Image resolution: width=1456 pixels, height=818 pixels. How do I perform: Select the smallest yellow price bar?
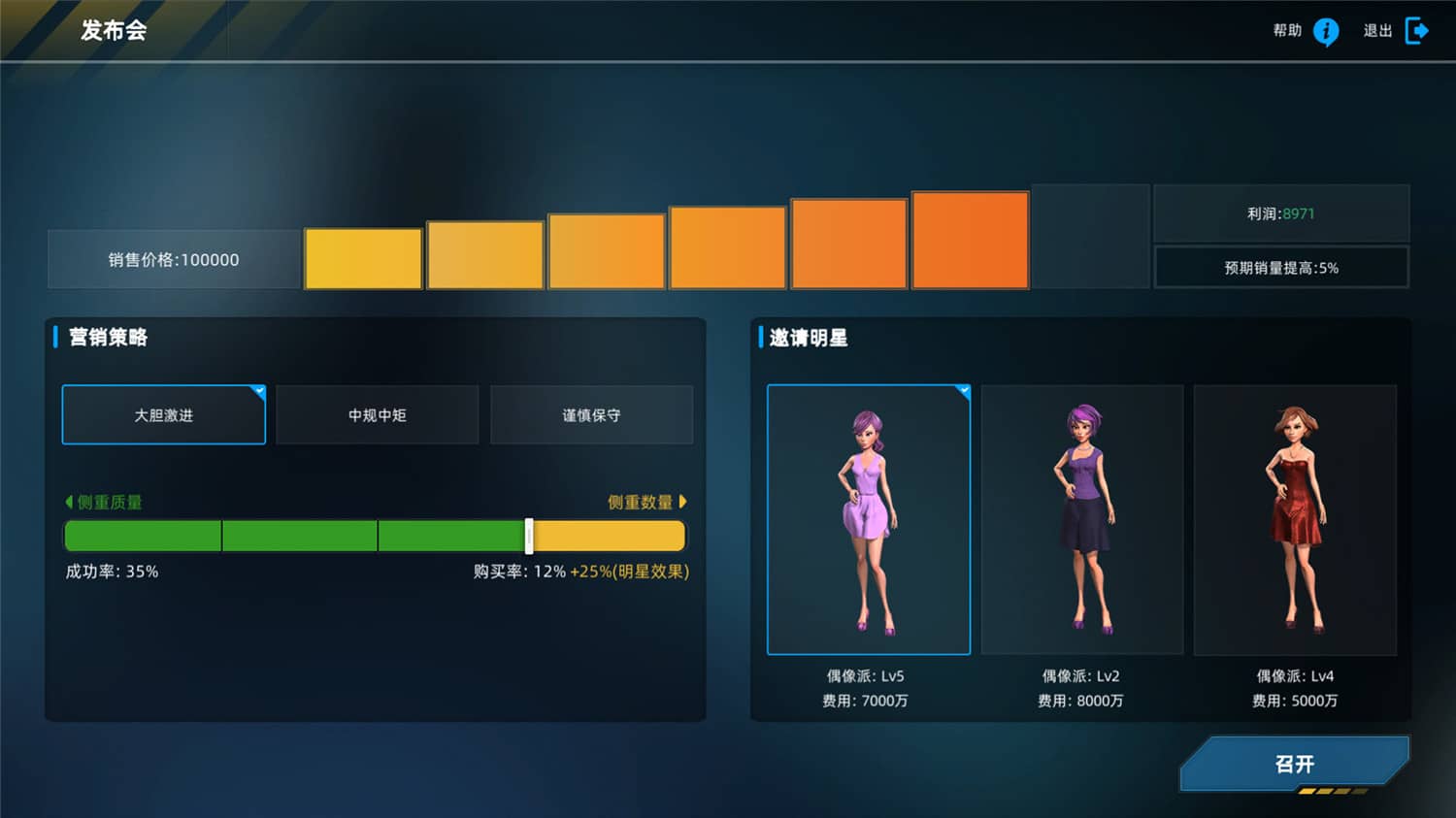362,258
